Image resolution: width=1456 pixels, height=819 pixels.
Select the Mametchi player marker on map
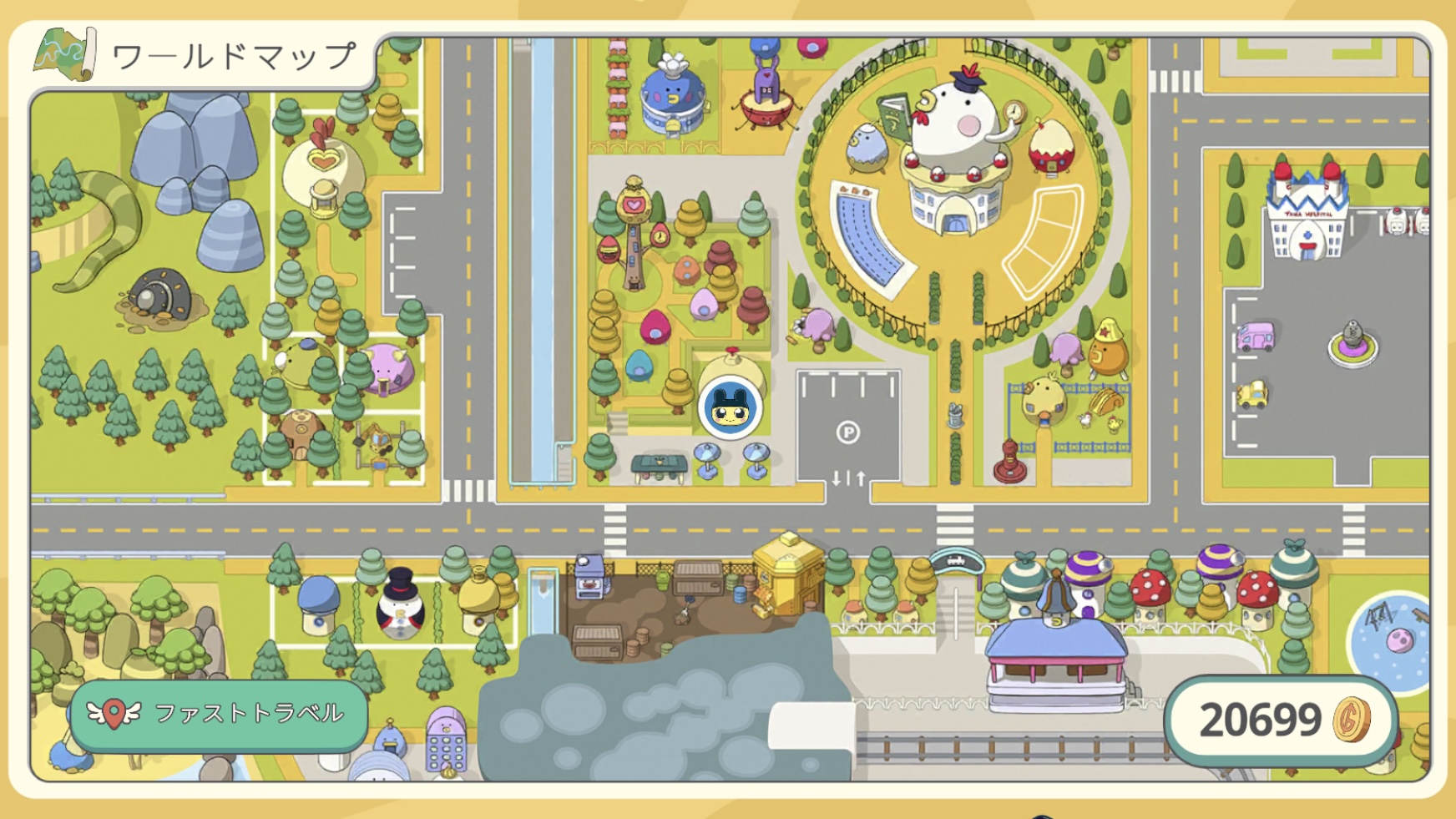tap(730, 408)
